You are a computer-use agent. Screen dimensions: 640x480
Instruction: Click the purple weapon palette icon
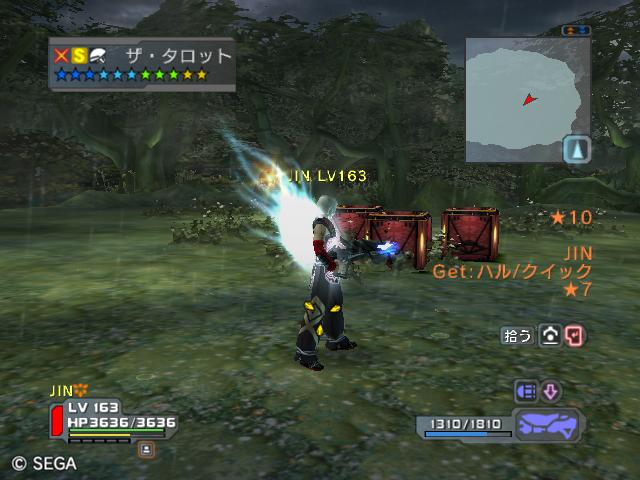pyautogui.click(x=550, y=425)
